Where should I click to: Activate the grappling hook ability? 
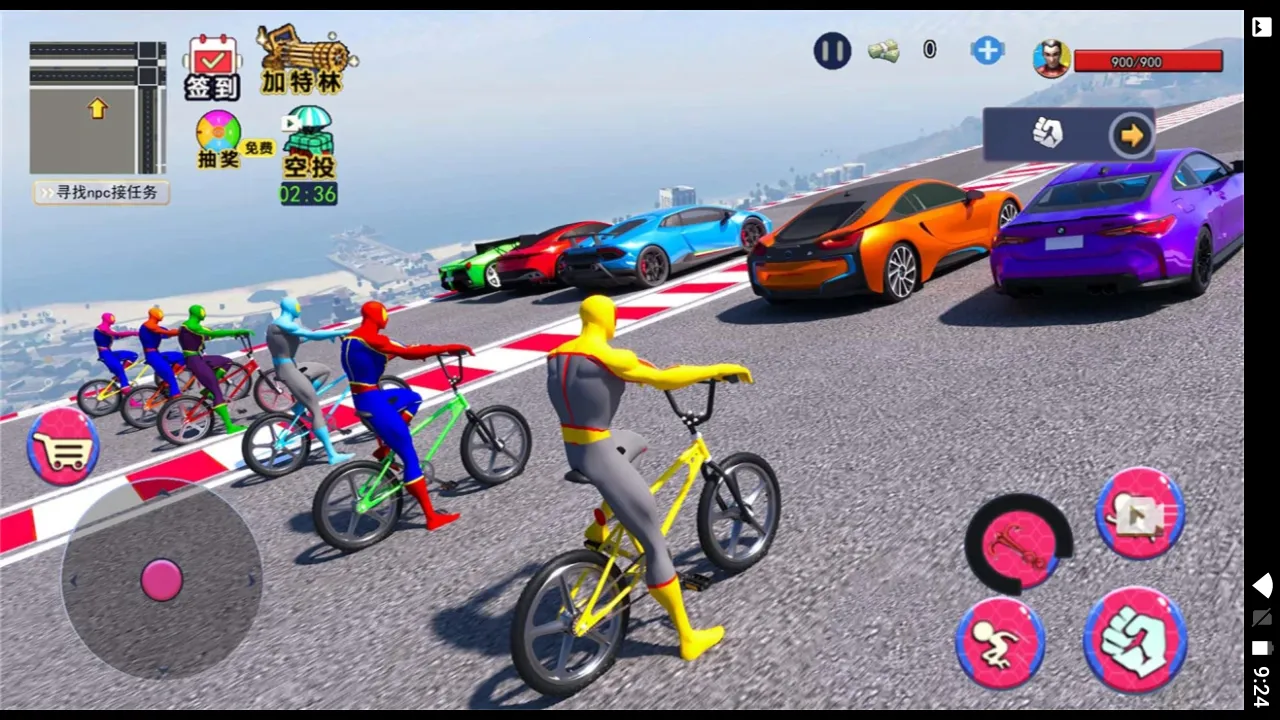[x=1018, y=545]
